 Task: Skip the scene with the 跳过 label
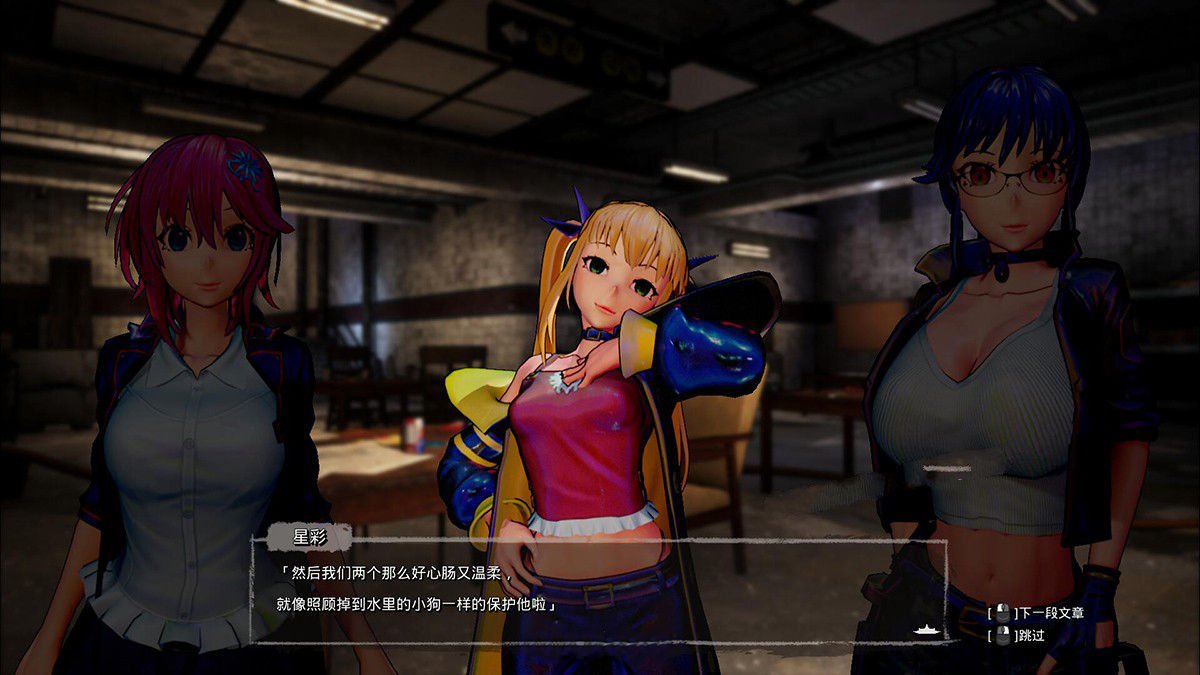(x=1031, y=635)
